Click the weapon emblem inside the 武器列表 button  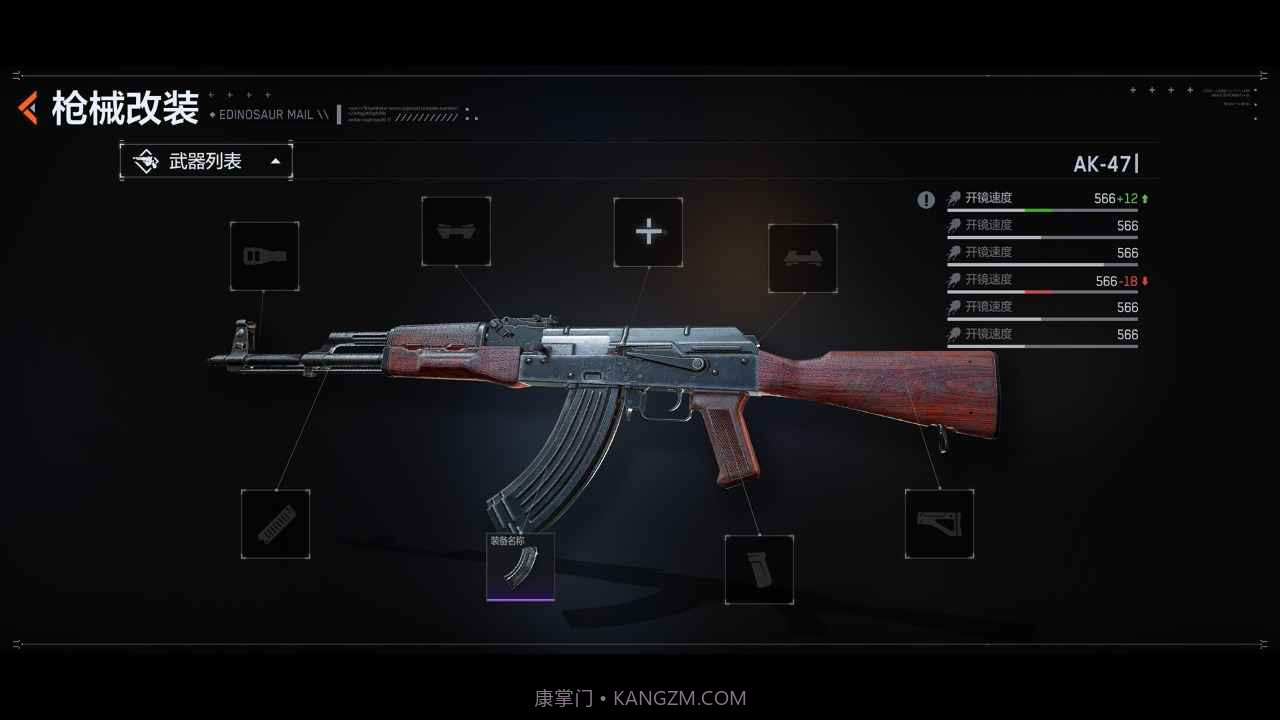tap(147, 160)
